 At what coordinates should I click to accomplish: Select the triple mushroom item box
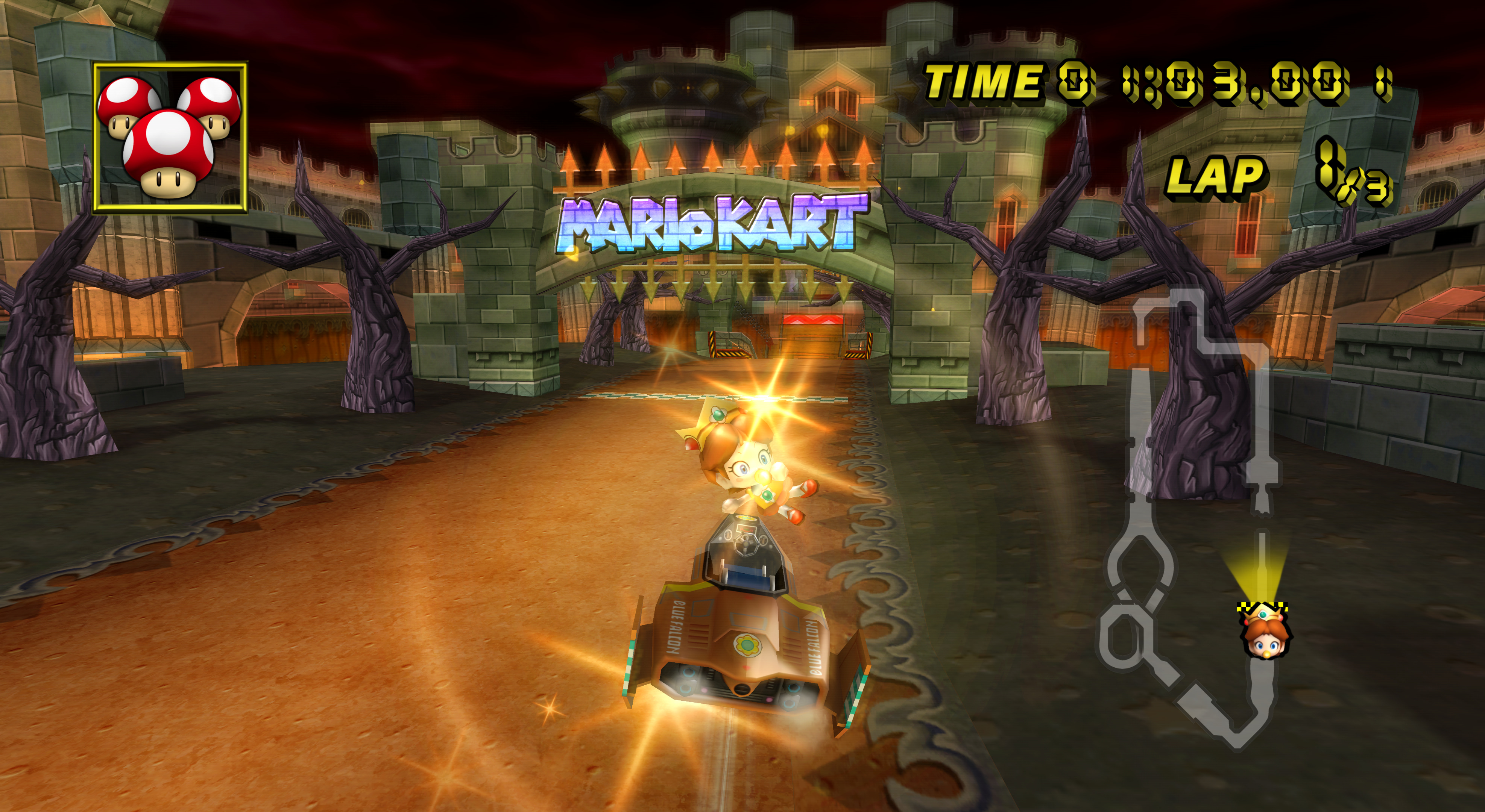(170, 138)
